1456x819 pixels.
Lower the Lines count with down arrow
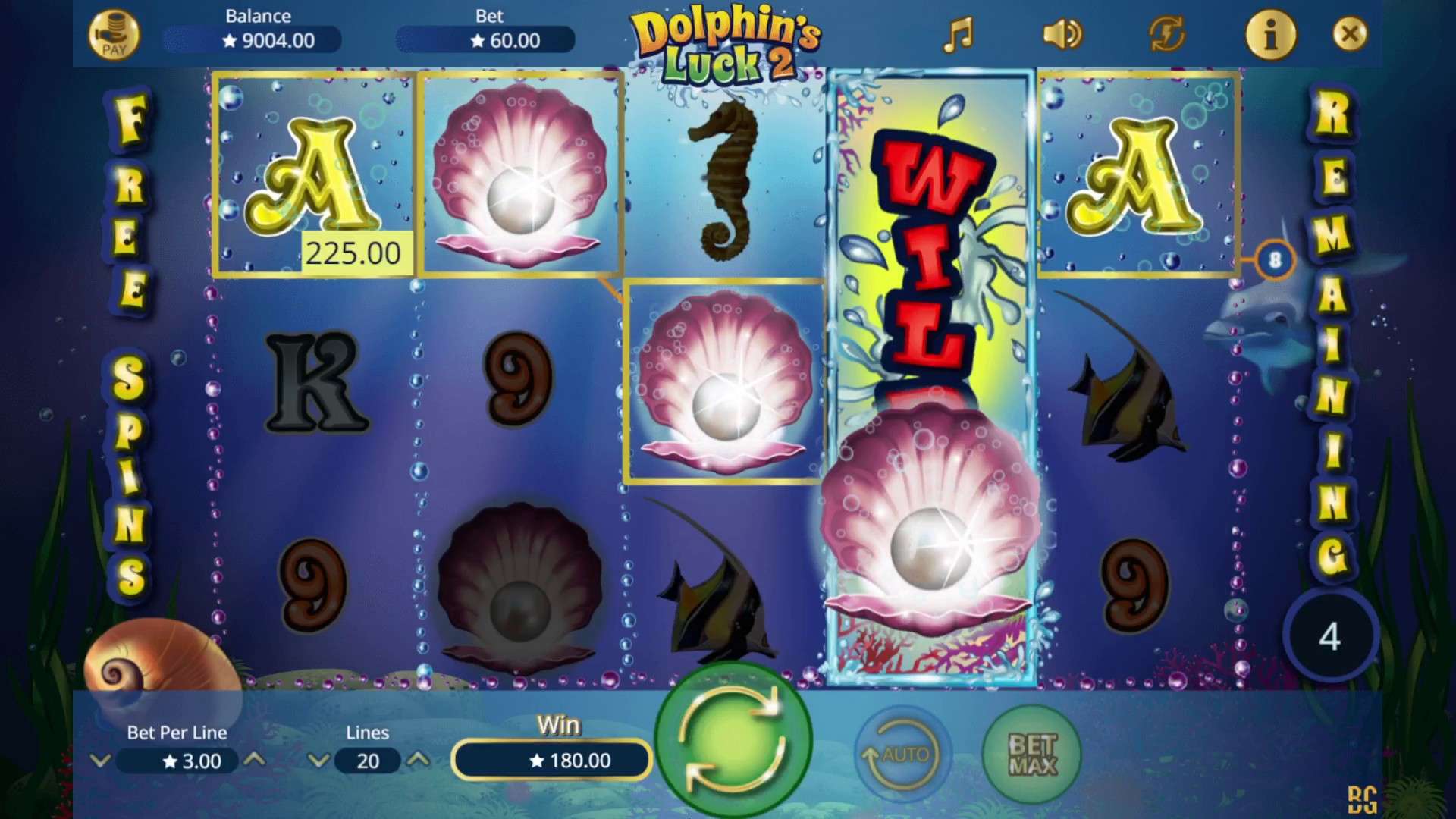click(x=319, y=761)
